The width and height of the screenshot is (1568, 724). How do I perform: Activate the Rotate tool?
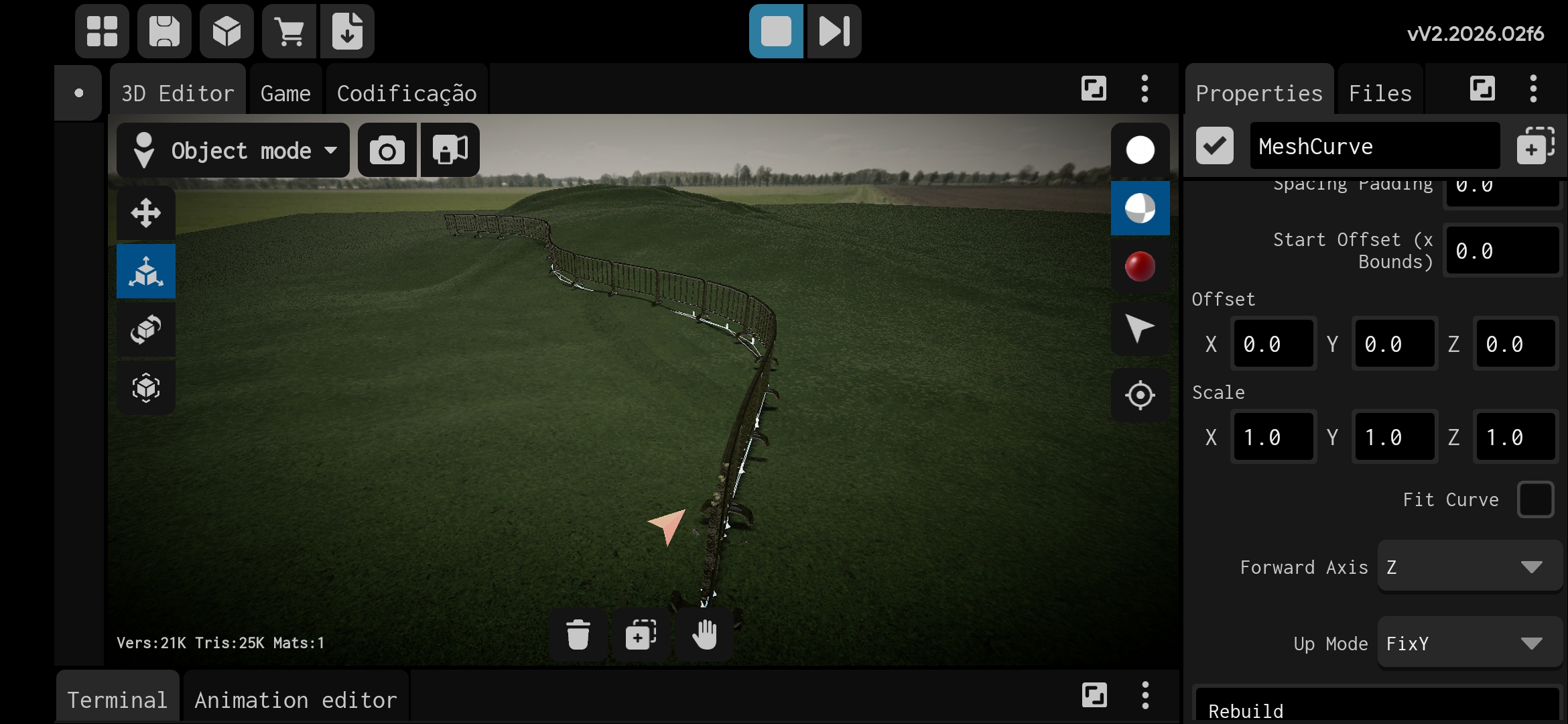coord(145,330)
